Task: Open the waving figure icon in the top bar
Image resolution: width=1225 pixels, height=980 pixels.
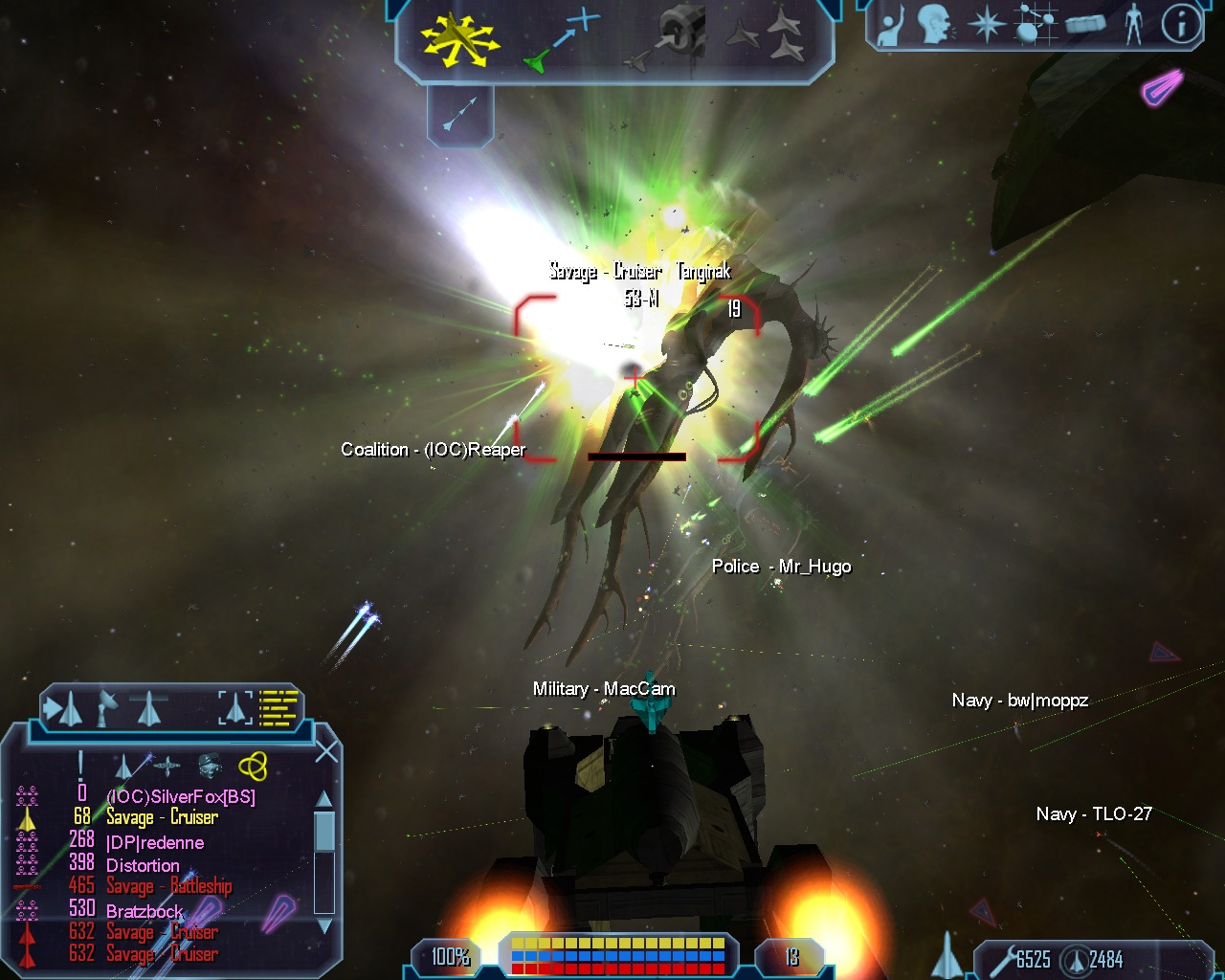Action: point(892,25)
